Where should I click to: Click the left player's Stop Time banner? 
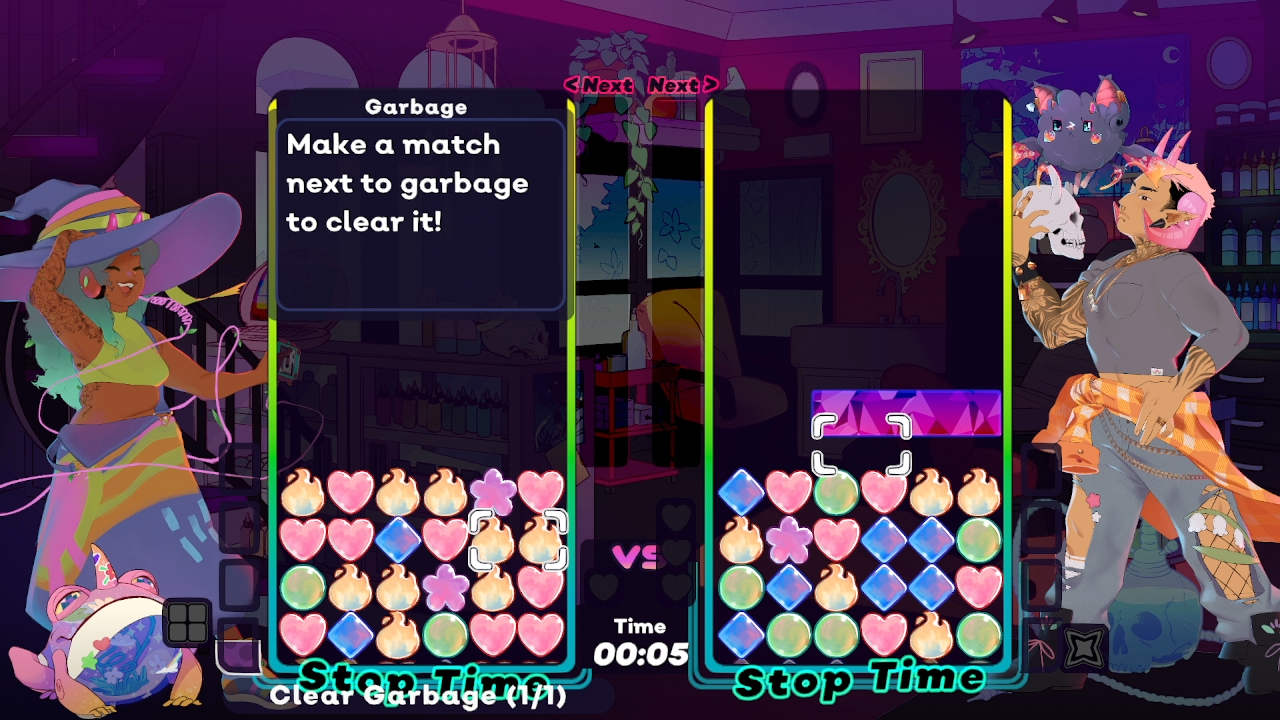coord(421,672)
